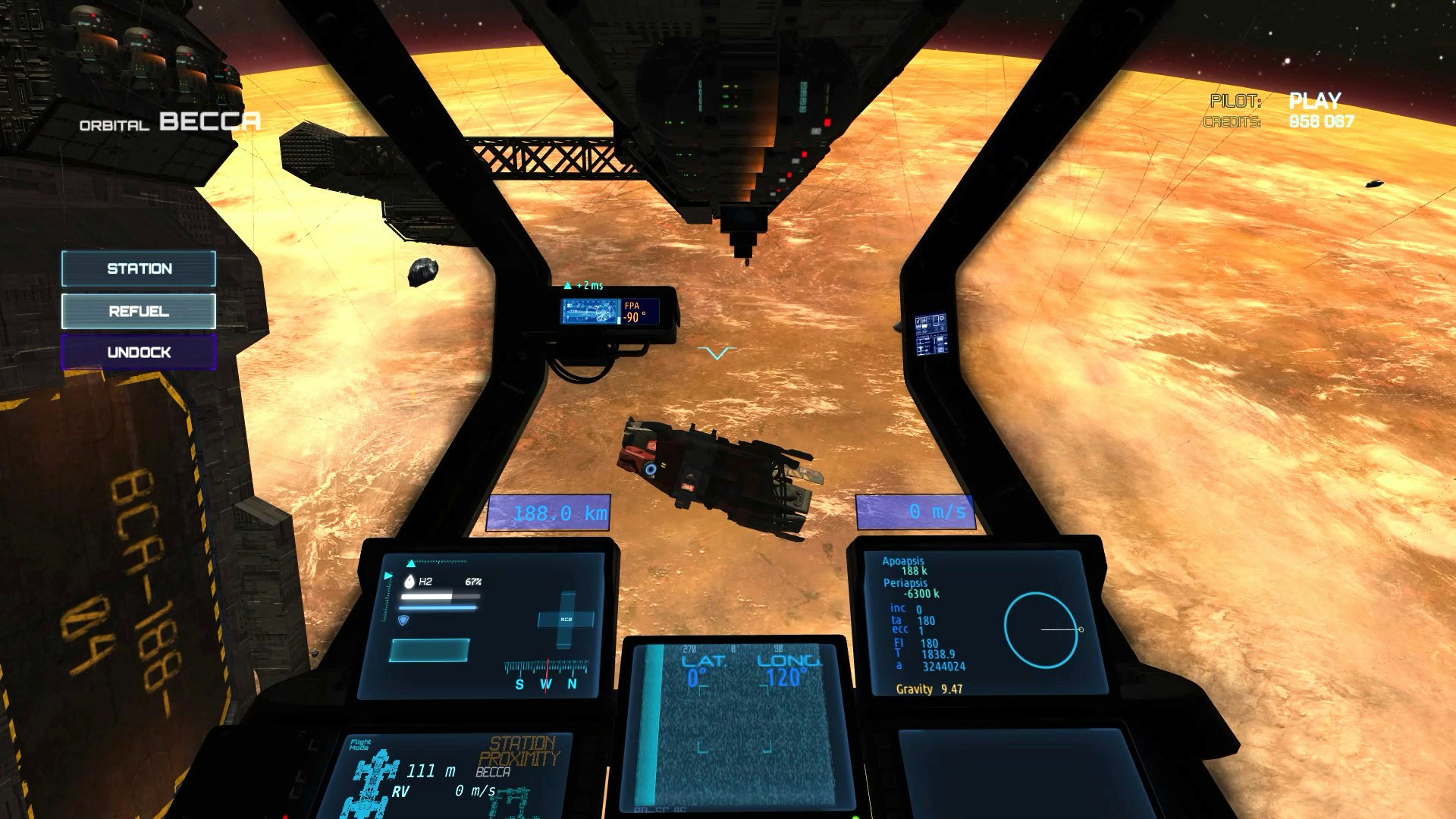Select the ship diagram on FPA display
1456x819 pixels.
tap(590, 312)
